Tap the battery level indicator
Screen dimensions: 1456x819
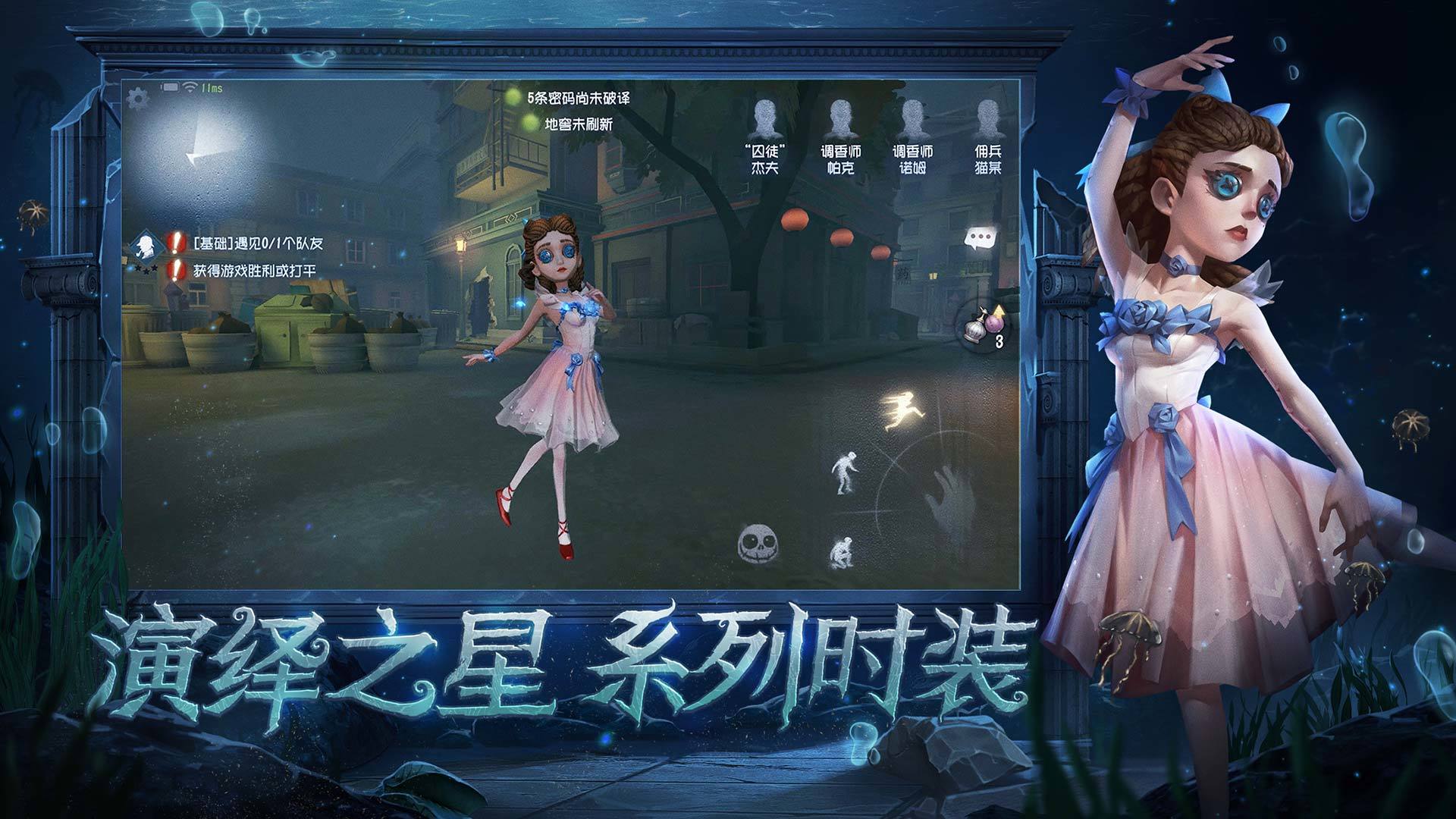point(170,86)
